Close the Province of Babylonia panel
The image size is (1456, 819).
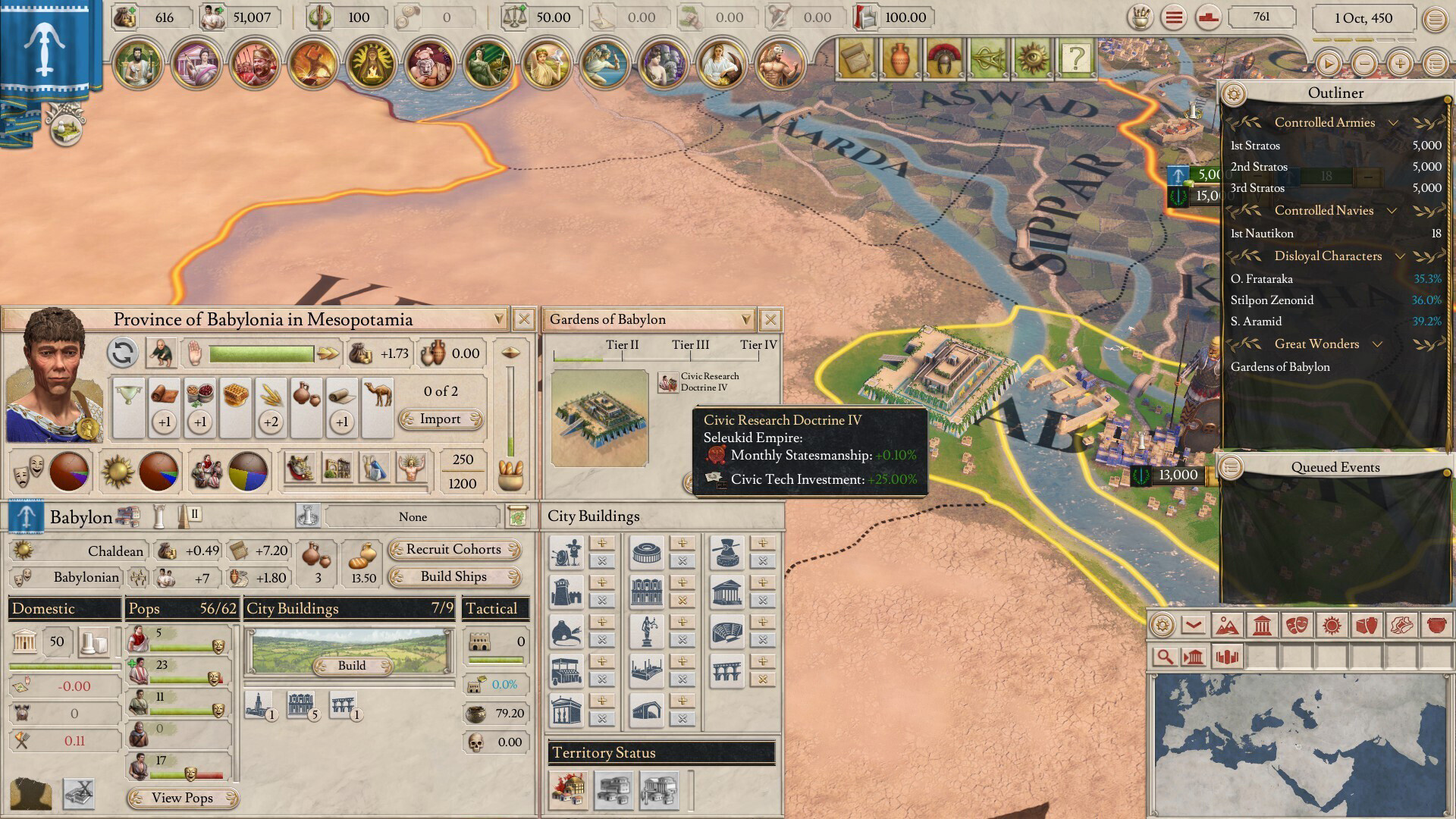(x=523, y=319)
